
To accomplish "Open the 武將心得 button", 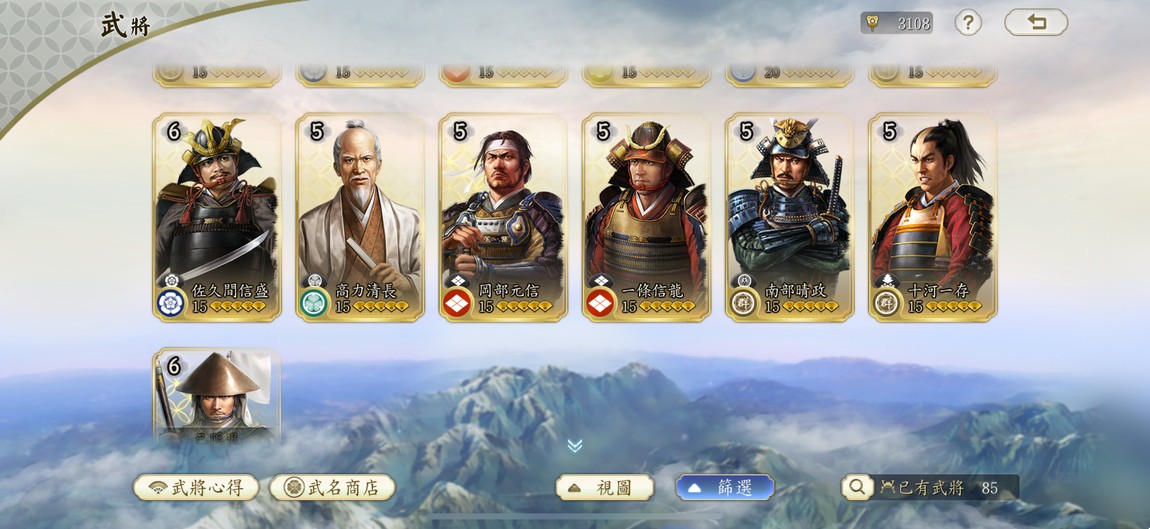I will [x=196, y=487].
